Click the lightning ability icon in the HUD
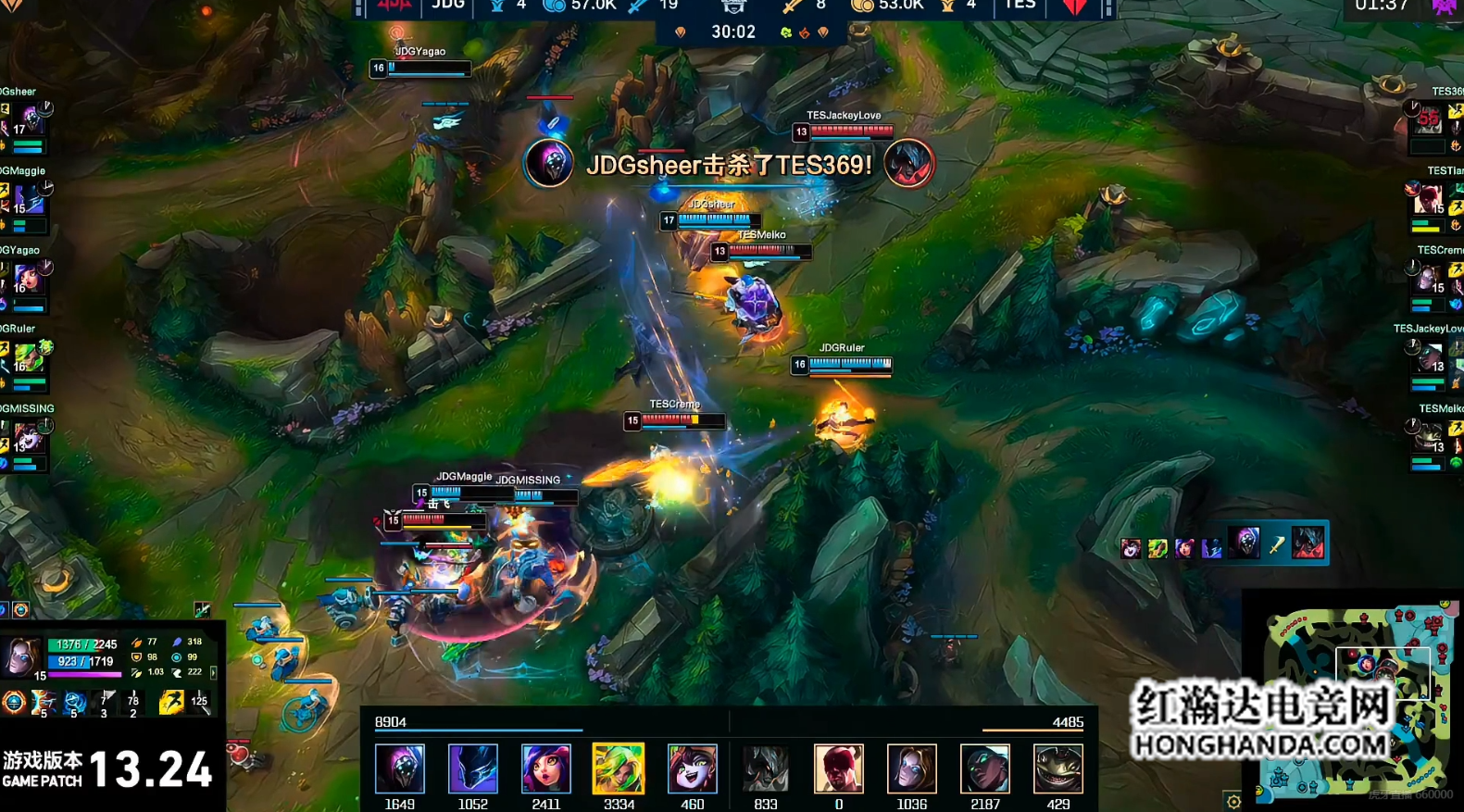 click(x=43, y=703)
